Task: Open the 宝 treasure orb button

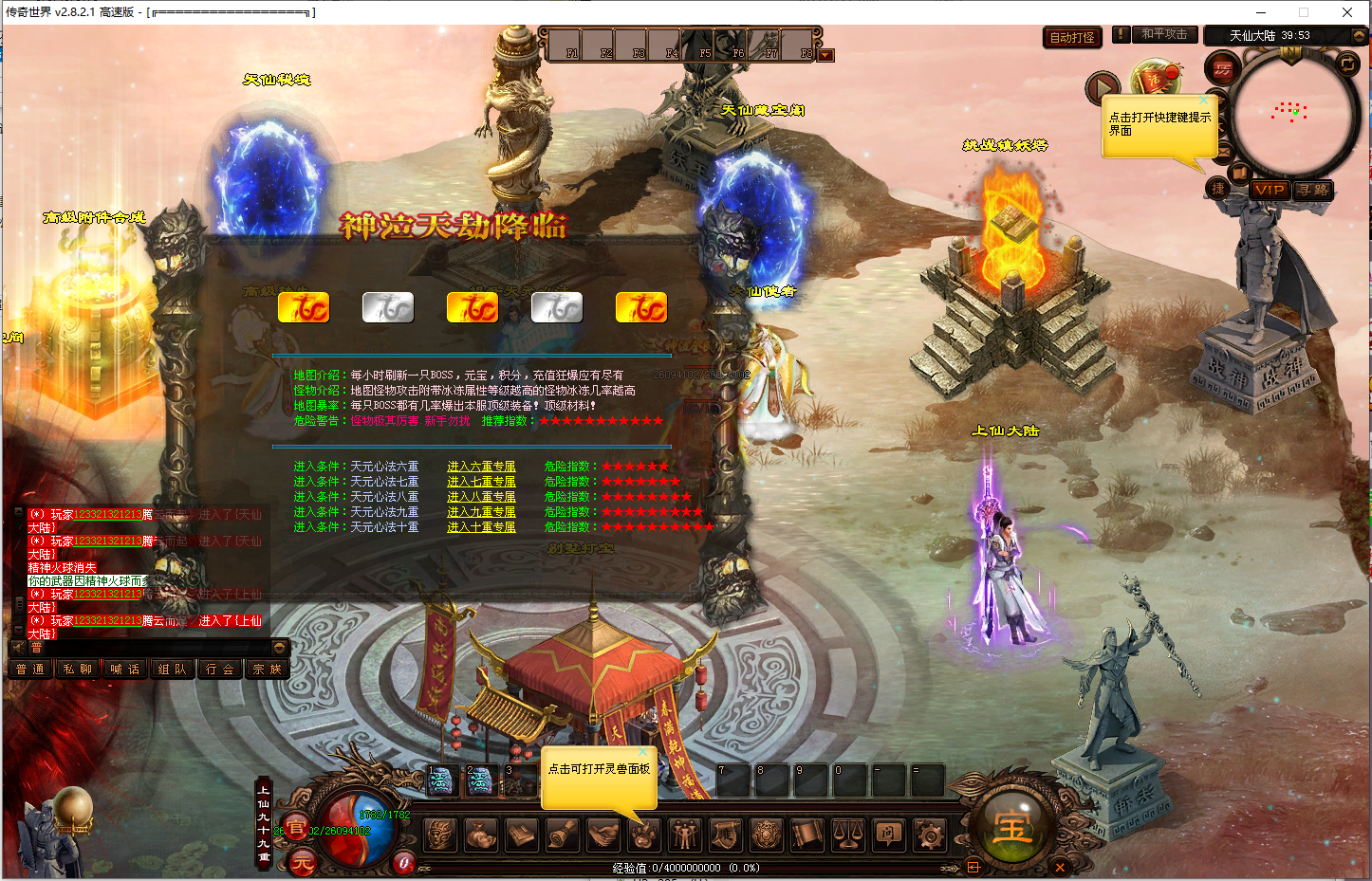Action: [1012, 828]
